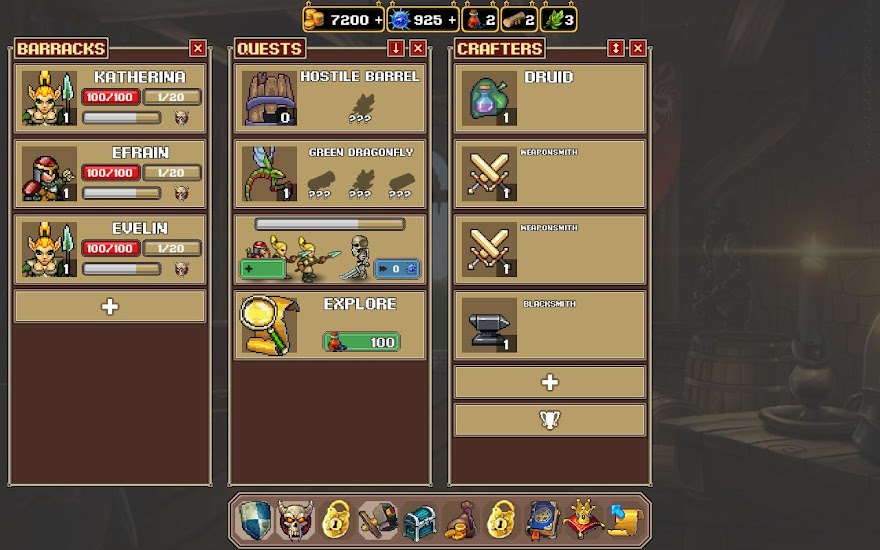The width and height of the screenshot is (880, 550).
Task: Choose hero Evelin from the Barracks list
Action: coord(110,249)
